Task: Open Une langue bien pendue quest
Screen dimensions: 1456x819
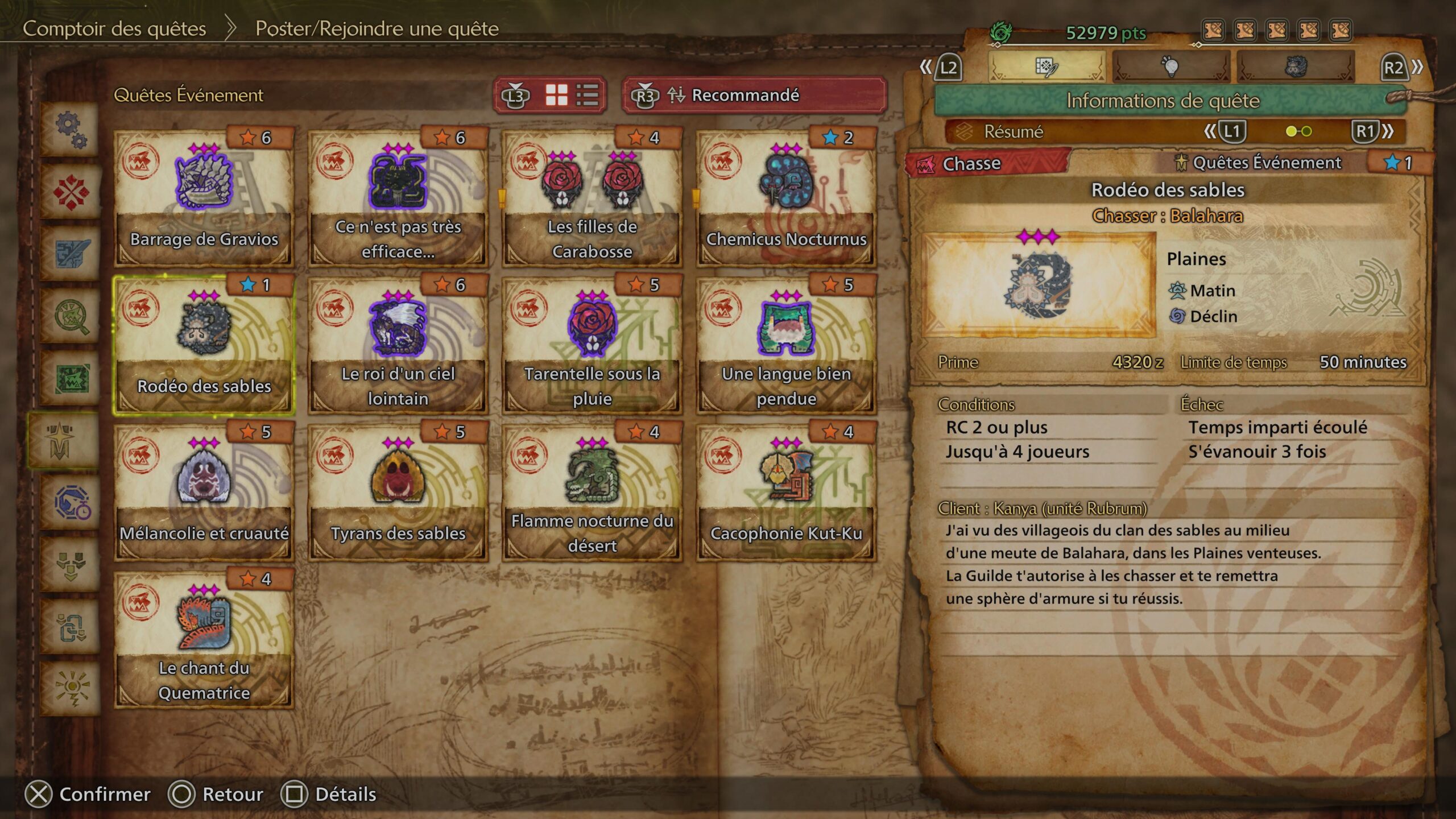Action: pyautogui.click(x=786, y=345)
